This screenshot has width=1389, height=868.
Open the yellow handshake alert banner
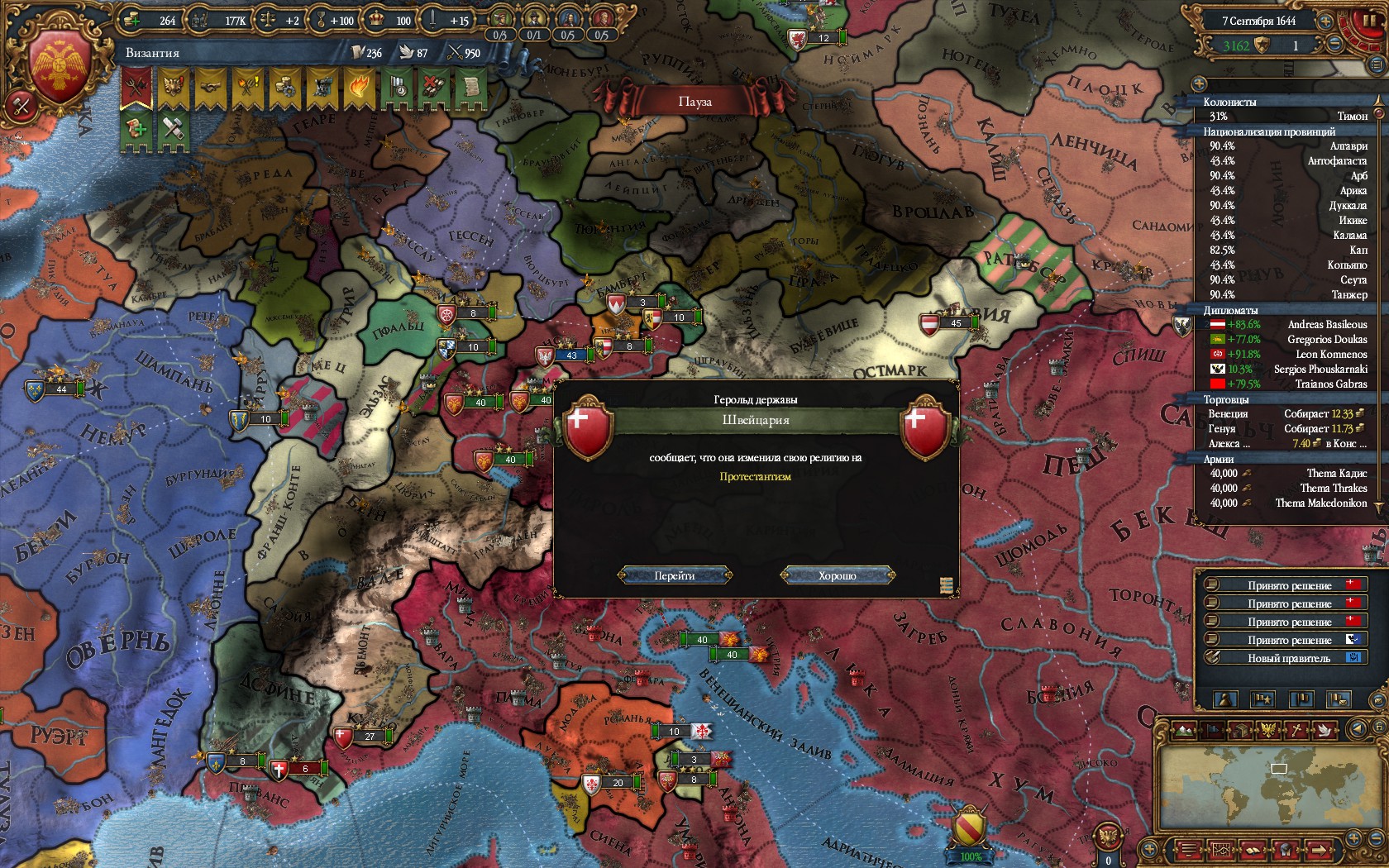coord(211,88)
